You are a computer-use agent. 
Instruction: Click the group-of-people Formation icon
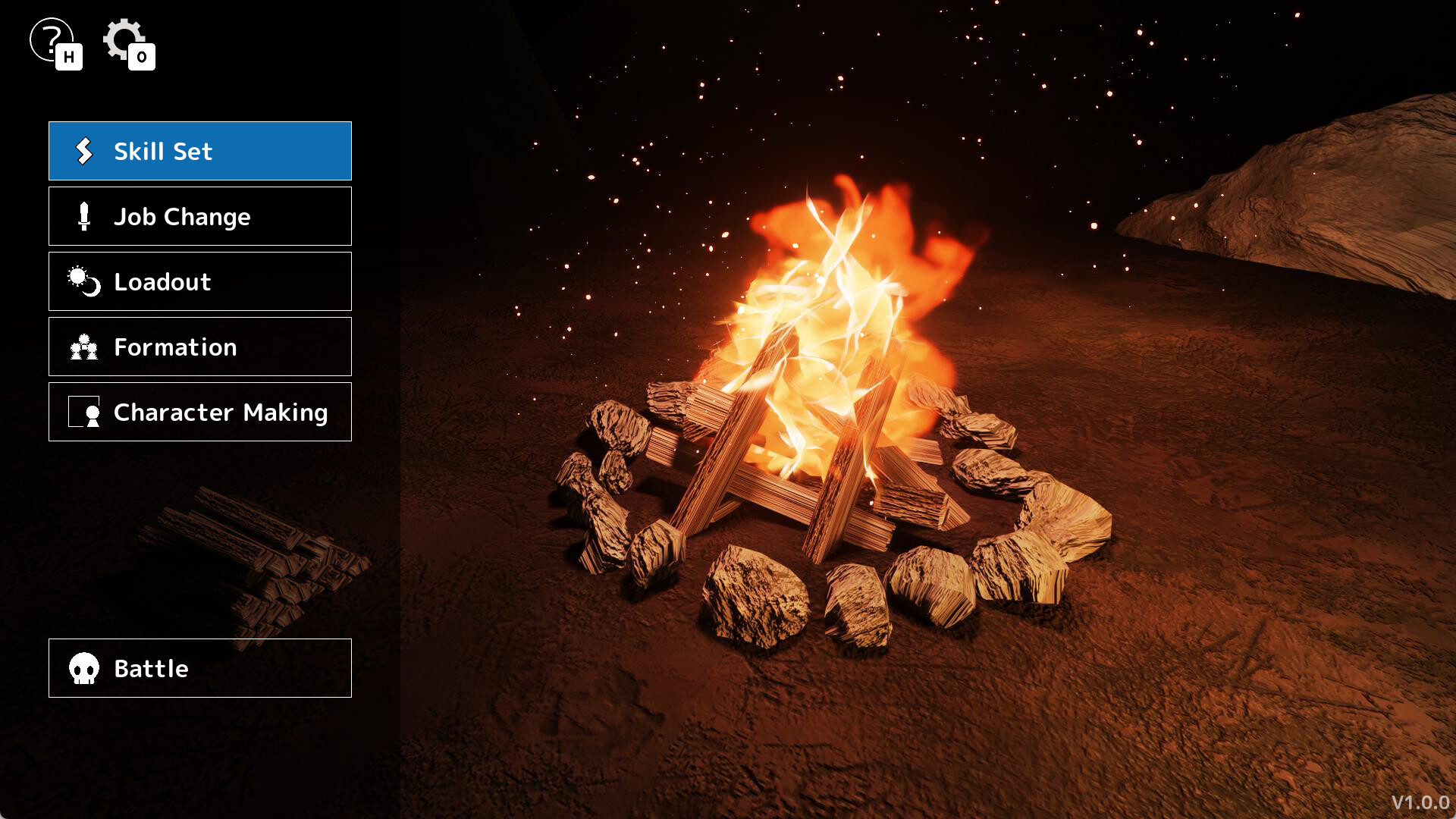(83, 347)
